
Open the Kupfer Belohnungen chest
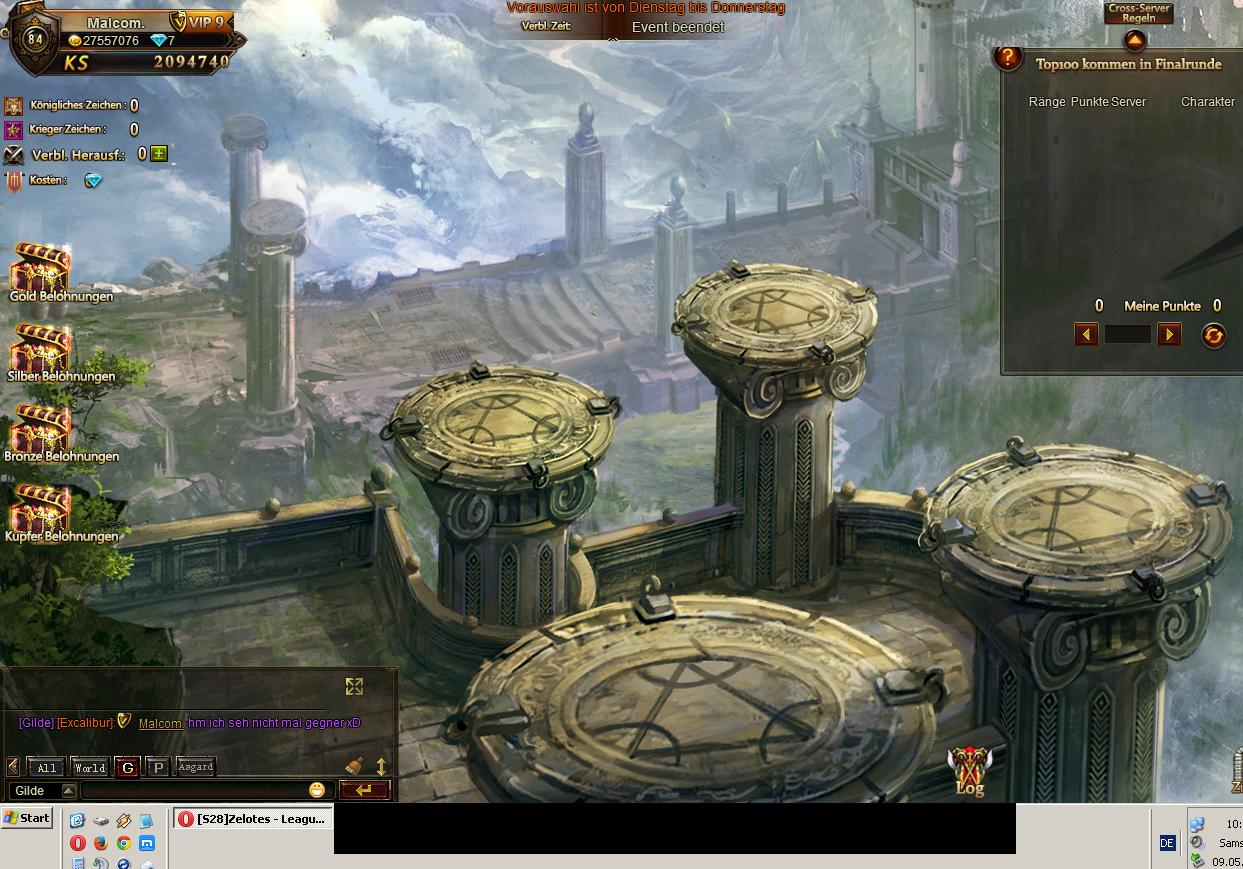pos(41,508)
